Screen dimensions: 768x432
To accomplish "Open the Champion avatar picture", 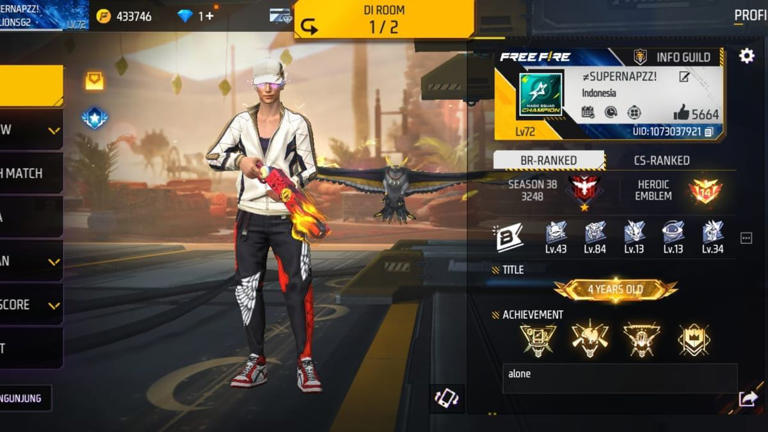I will coord(540,93).
